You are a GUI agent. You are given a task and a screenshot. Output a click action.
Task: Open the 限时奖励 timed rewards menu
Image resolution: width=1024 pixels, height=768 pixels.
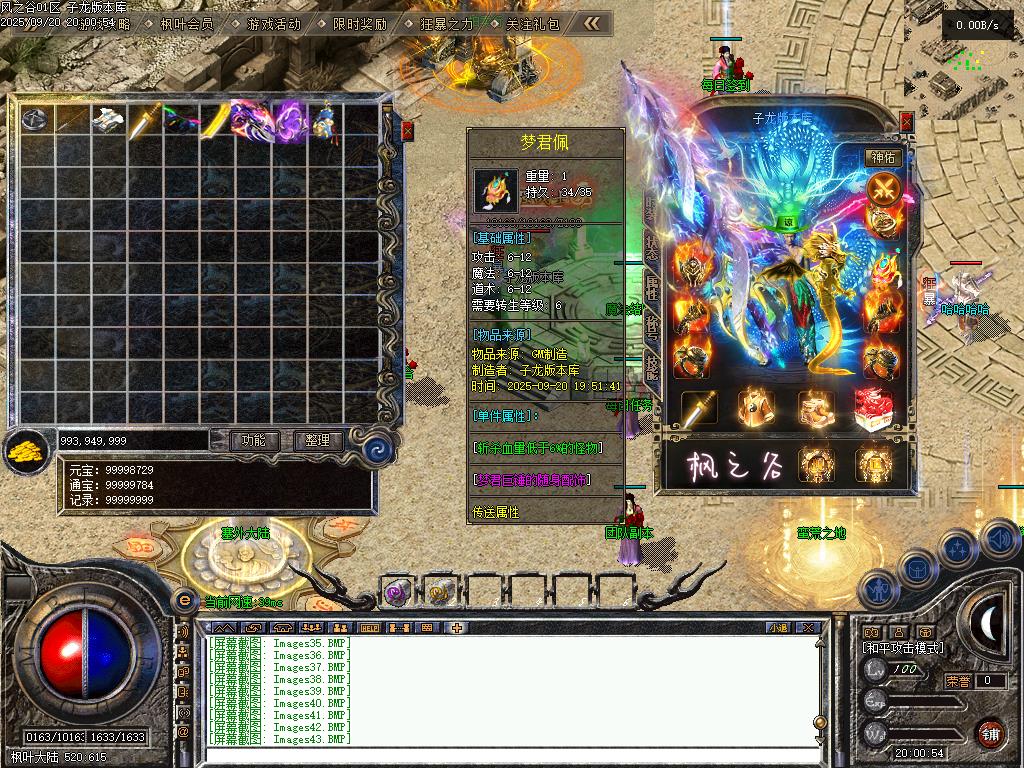pyautogui.click(x=359, y=23)
